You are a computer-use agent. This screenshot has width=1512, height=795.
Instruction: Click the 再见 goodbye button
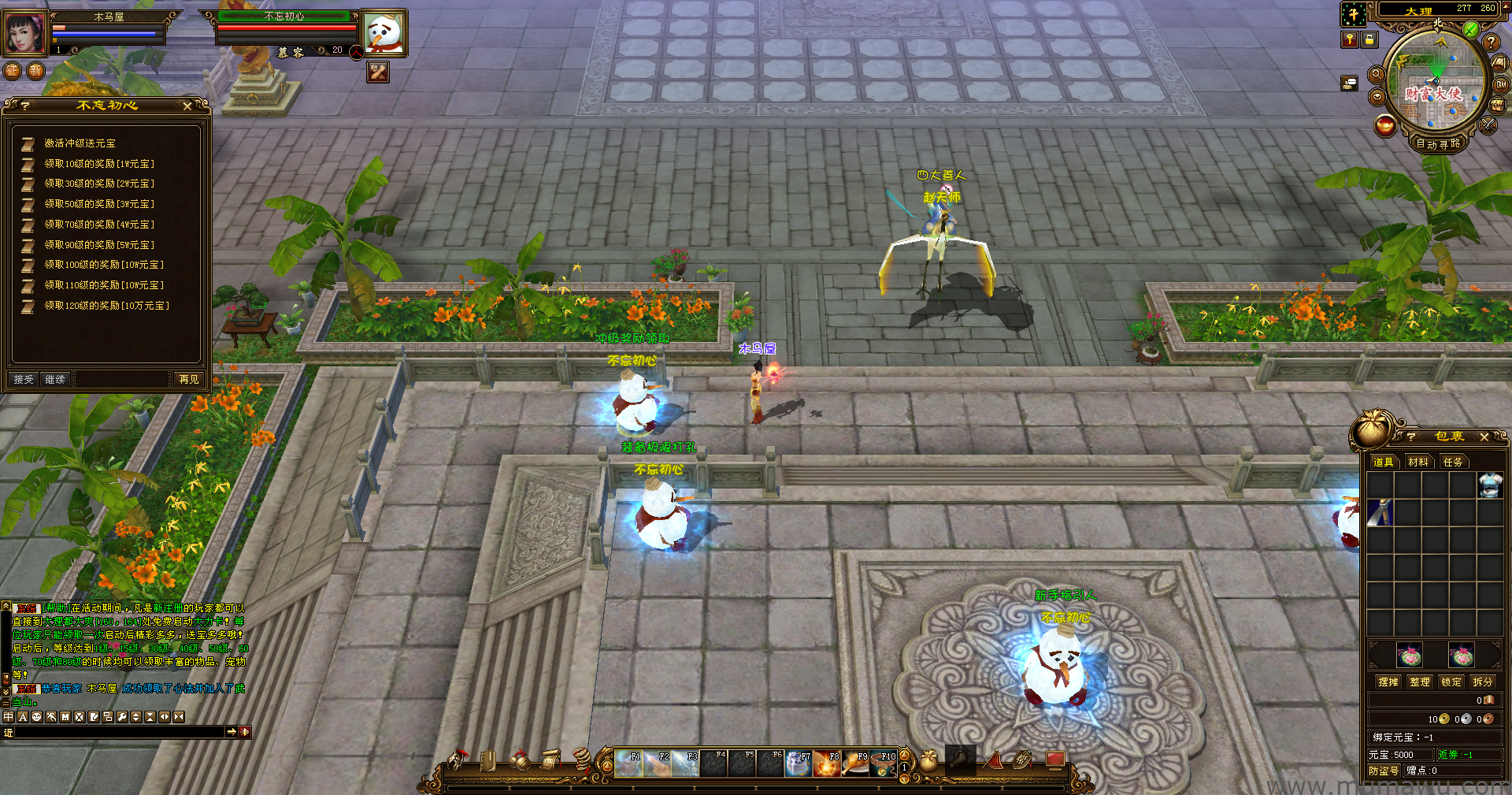[x=189, y=380]
